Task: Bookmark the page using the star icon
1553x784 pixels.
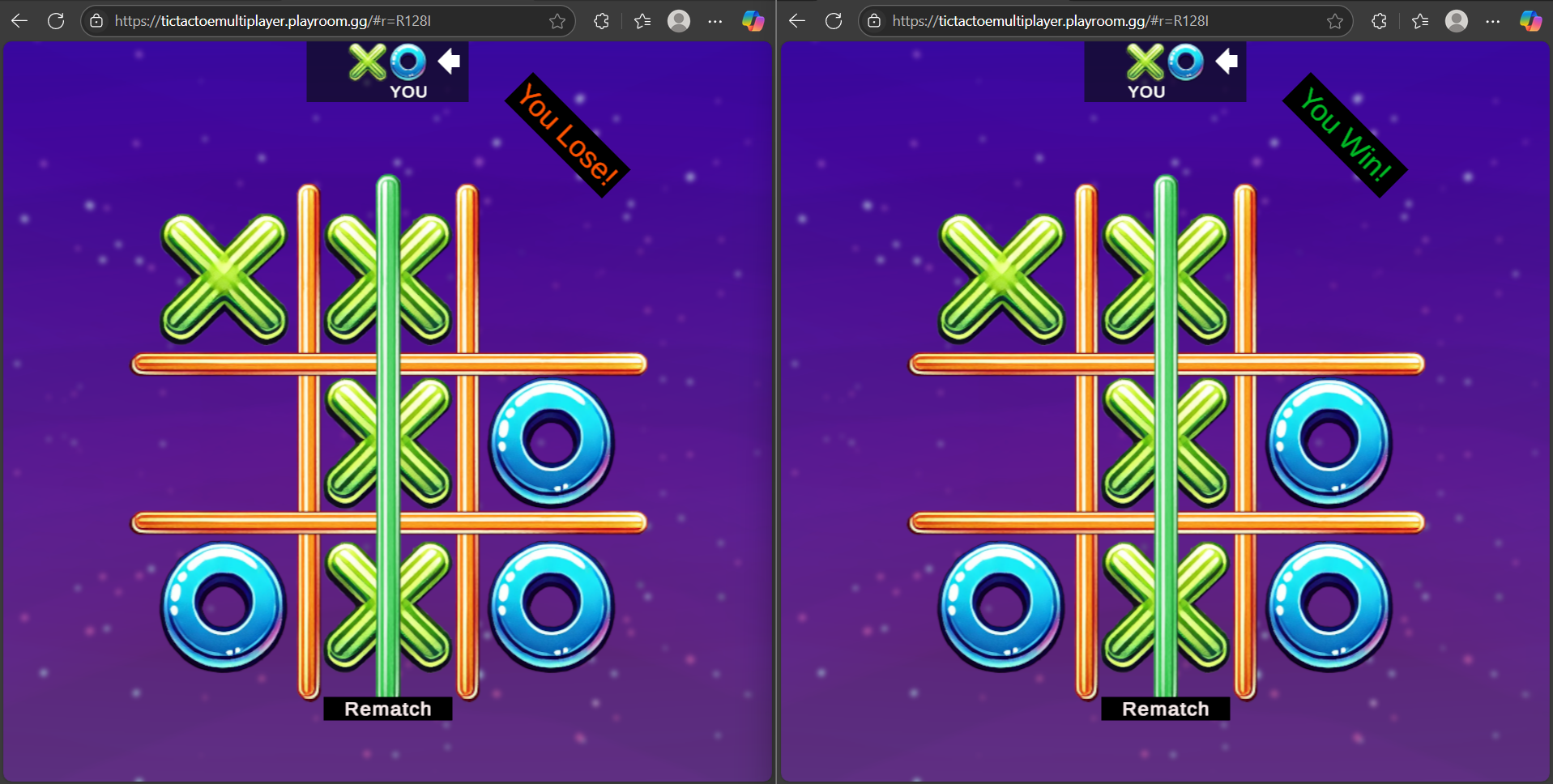Action: 557,21
